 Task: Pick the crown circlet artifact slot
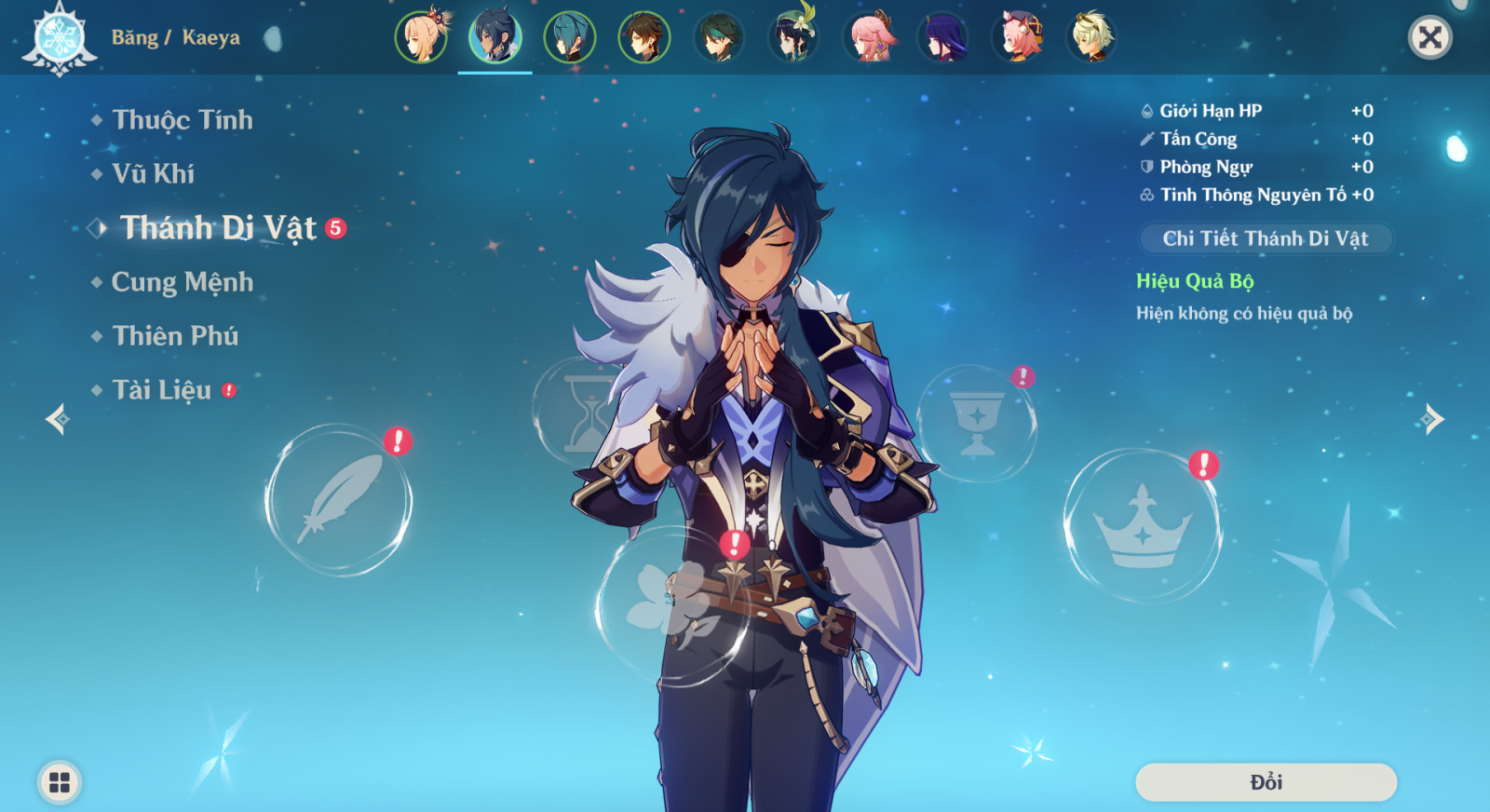pos(1142,526)
